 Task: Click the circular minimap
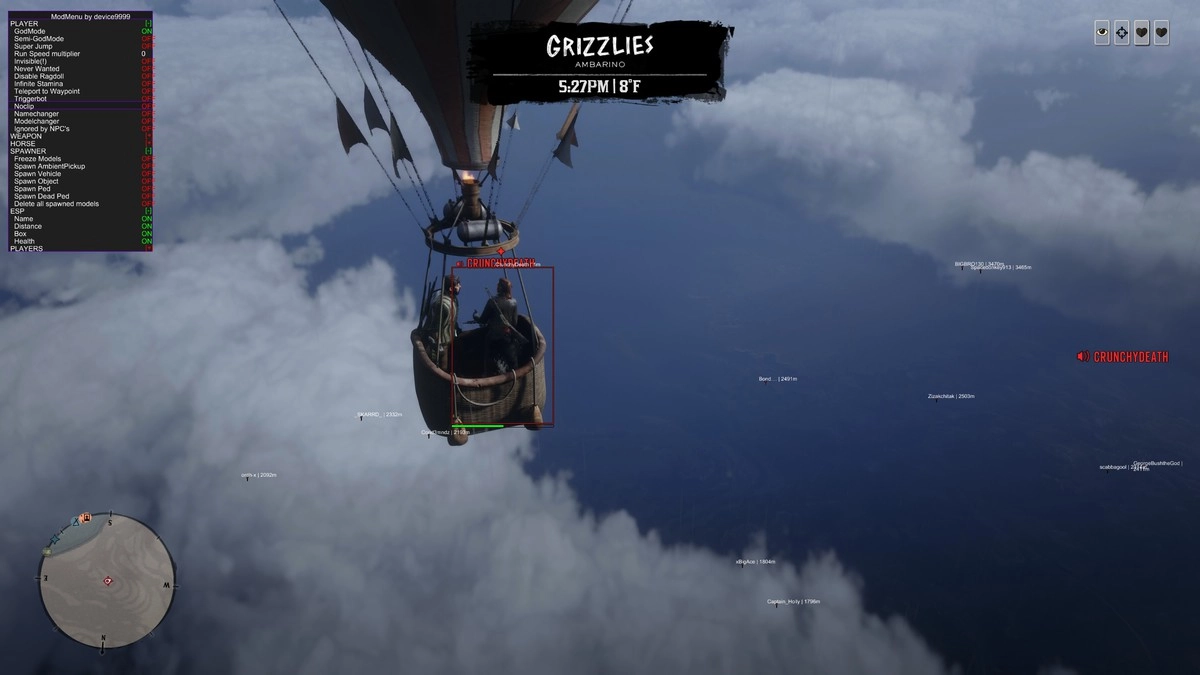click(107, 581)
